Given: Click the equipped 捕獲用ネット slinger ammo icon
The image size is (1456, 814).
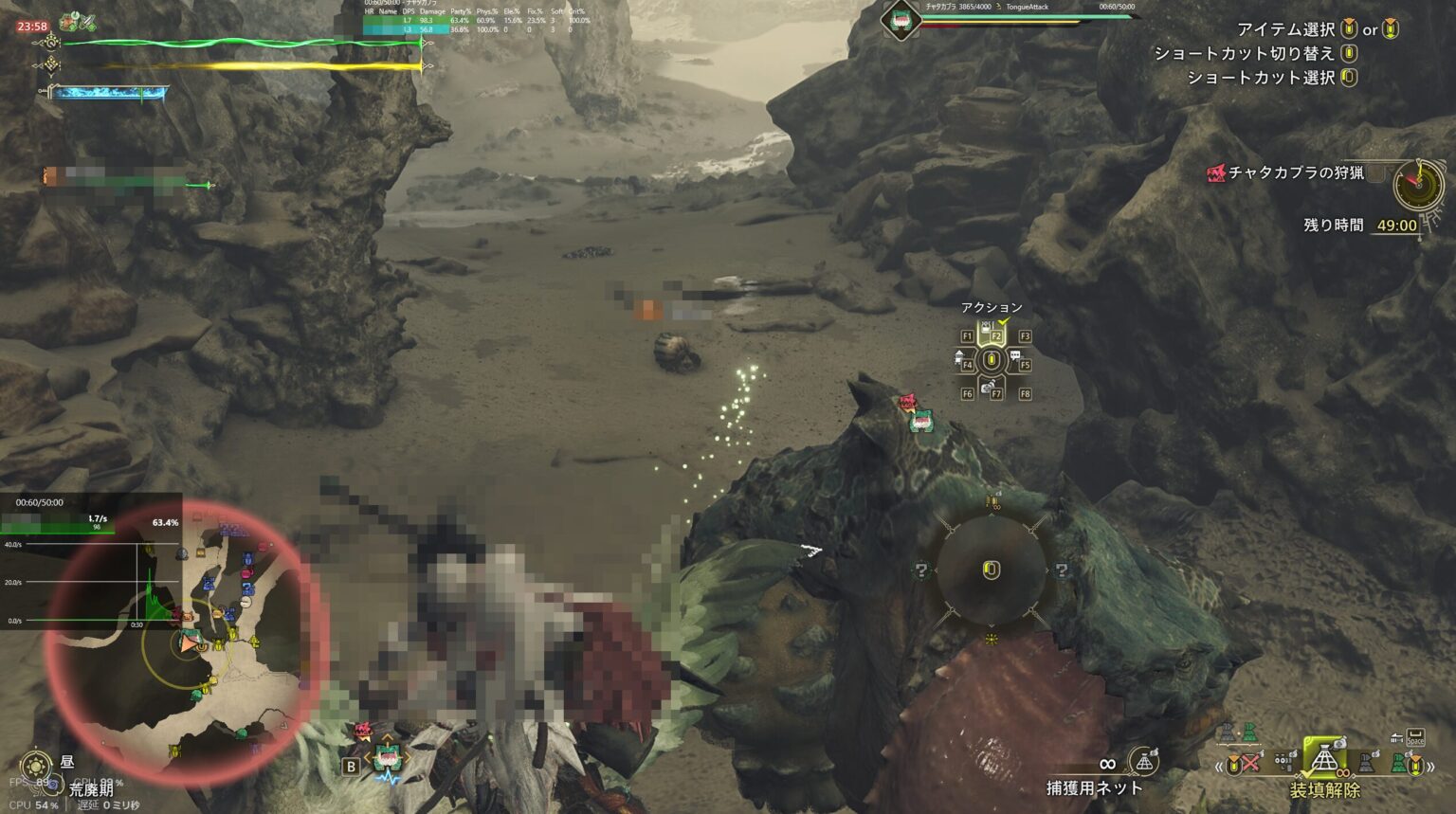Looking at the screenshot, I should [x=1145, y=761].
